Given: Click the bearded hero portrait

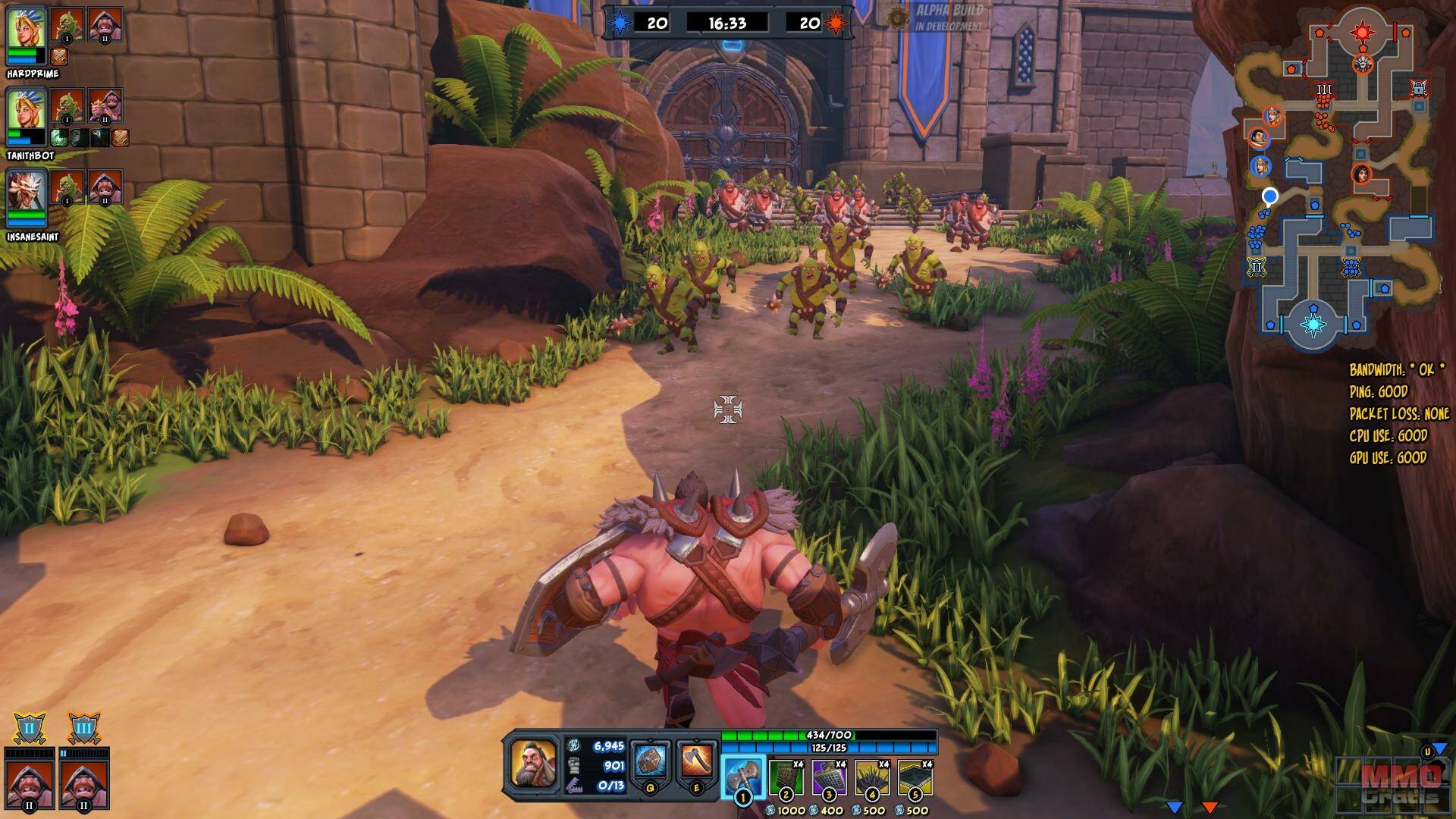Looking at the screenshot, I should (533, 762).
